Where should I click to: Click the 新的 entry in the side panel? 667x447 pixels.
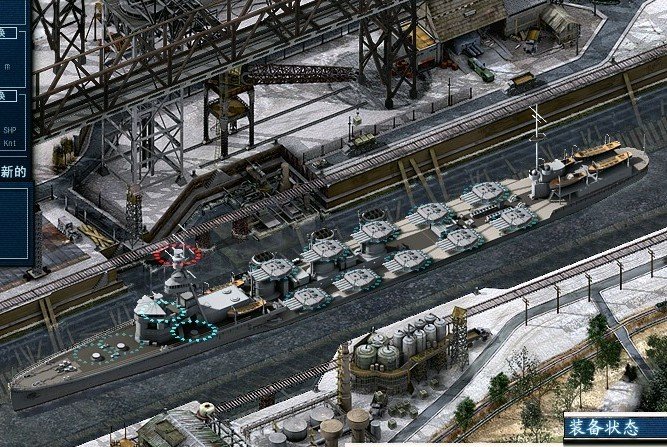click(x=13, y=173)
